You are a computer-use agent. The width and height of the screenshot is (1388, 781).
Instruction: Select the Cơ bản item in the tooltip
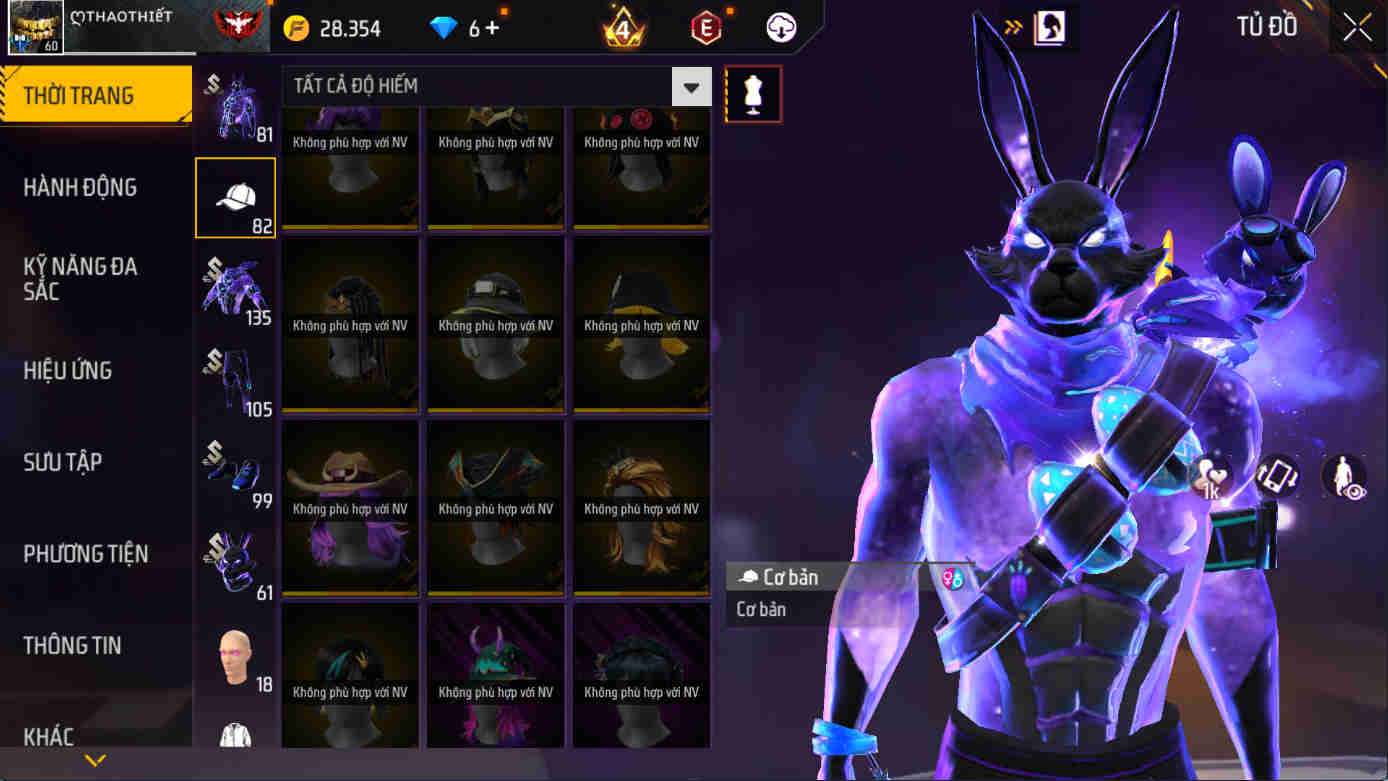795,577
